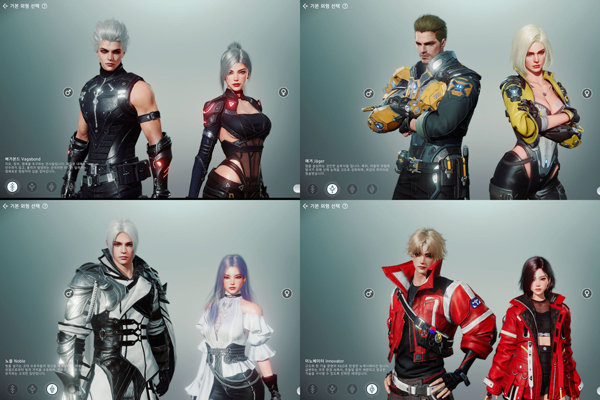Open the help question mark on the Jäger screen
Screen dimensions: 600x400
click(x=345, y=6)
